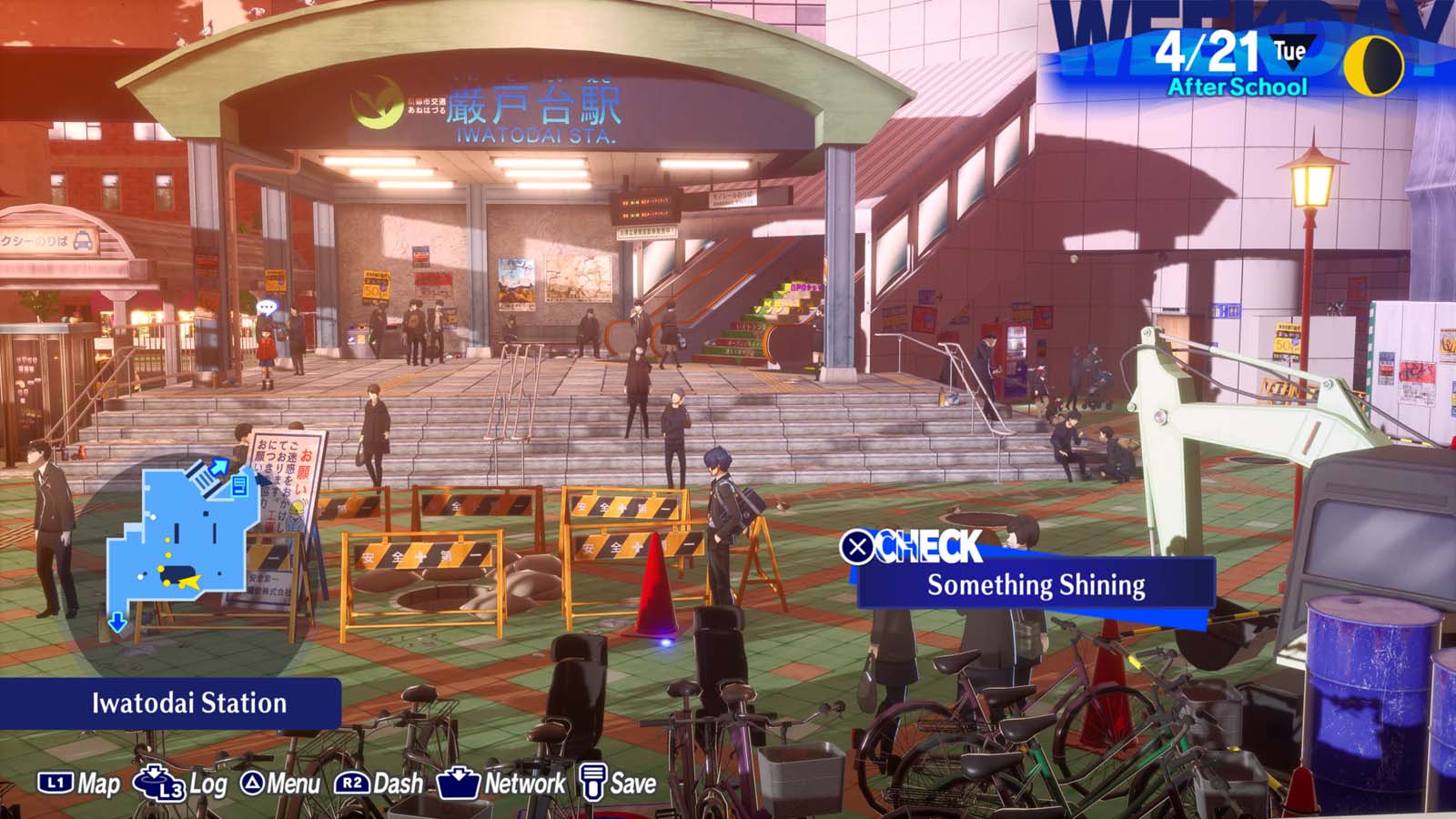Click the vending machine icon on the minimap
1456x819 pixels.
point(239,485)
